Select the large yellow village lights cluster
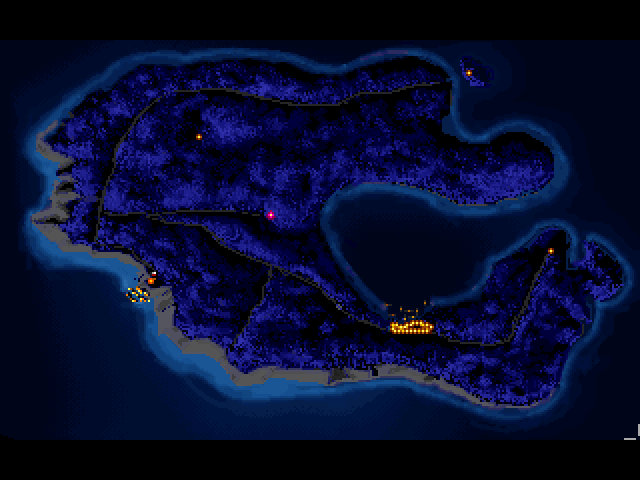The height and width of the screenshot is (480, 640). 410,326
